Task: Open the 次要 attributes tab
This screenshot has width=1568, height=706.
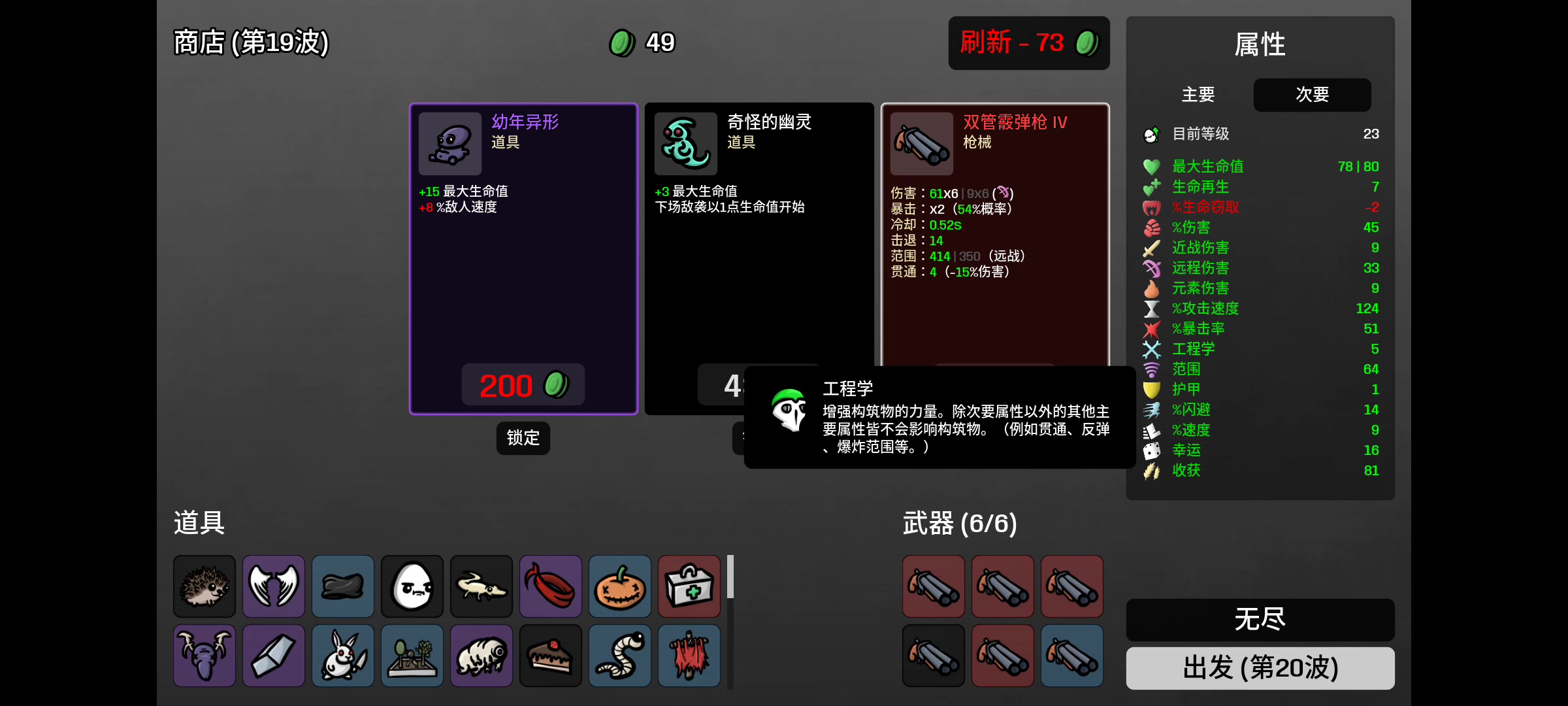Action: [1311, 95]
